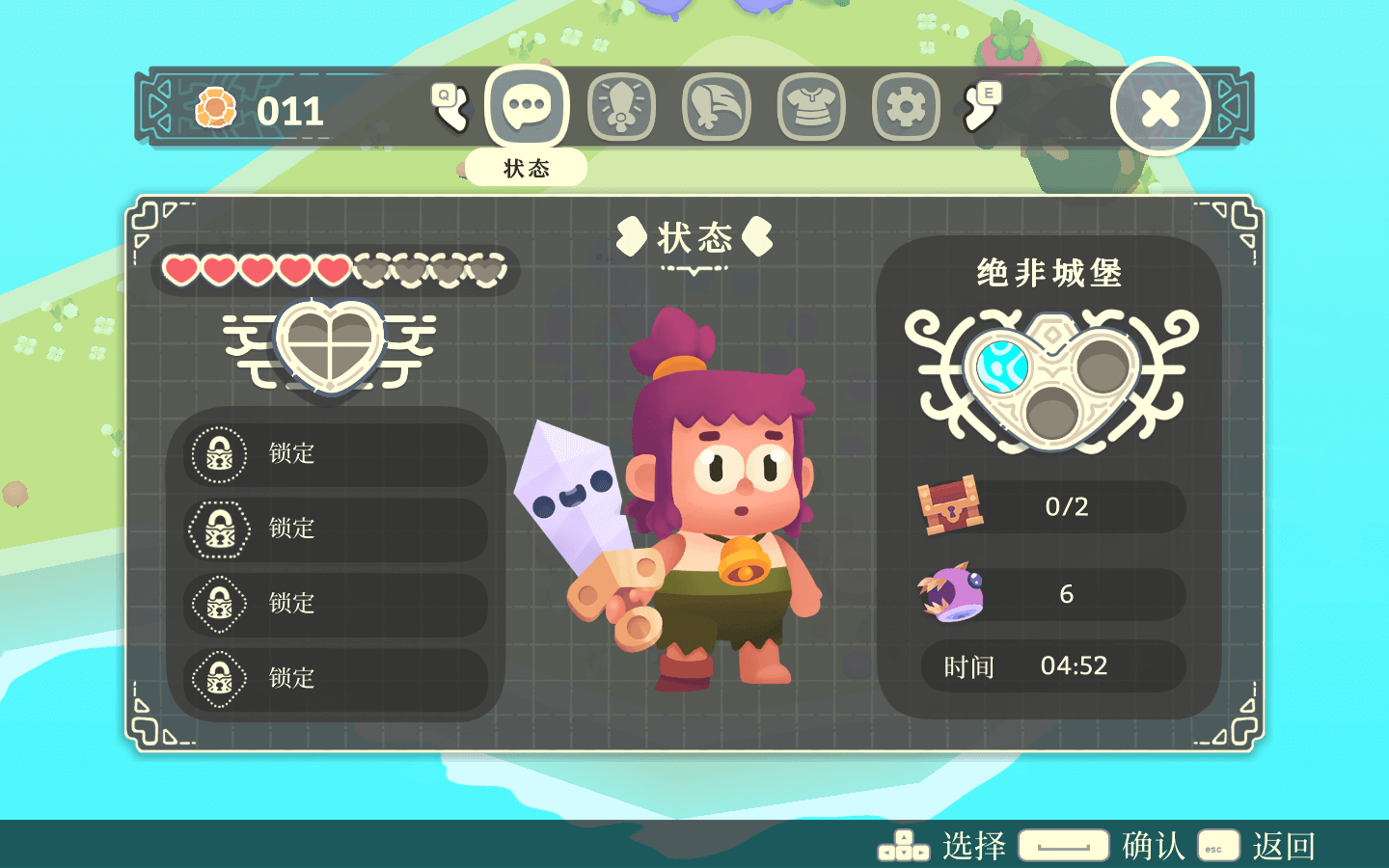Open the sword-and-leaf tab
This screenshot has width=1389, height=868.
coord(716,107)
